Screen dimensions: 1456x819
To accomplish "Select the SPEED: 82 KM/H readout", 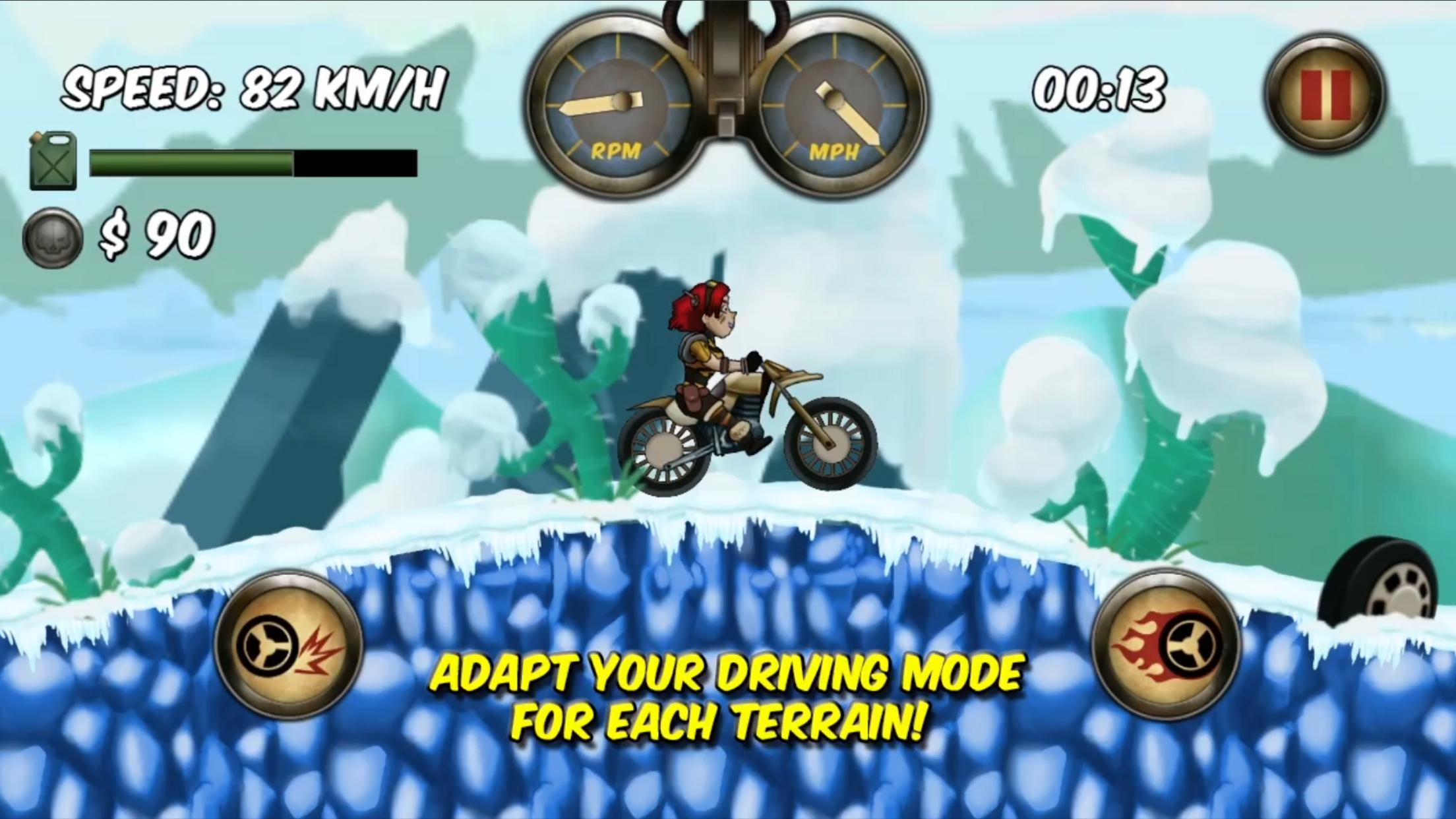I will click(x=254, y=89).
